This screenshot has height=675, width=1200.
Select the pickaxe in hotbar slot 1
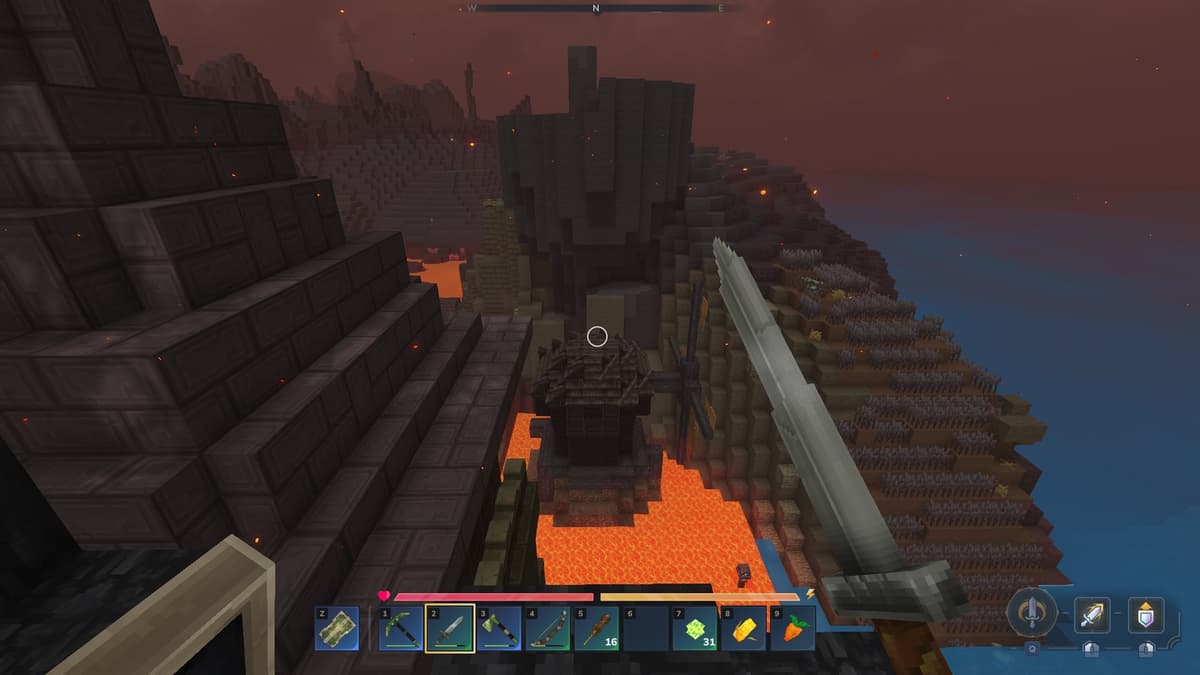click(401, 629)
